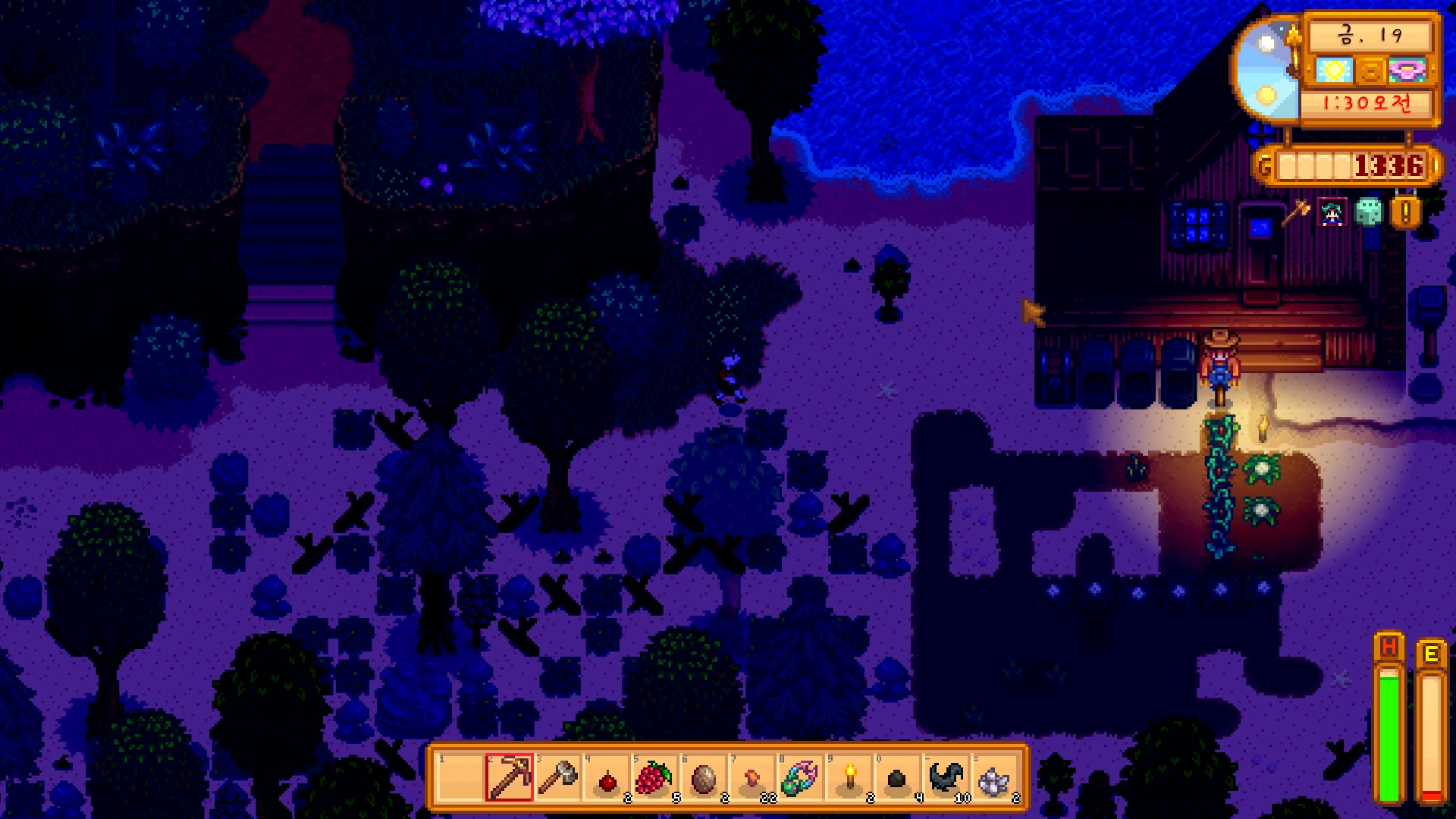1456x819 pixels.
Task: Select the pickaxe in the hotbar
Action: point(510,777)
